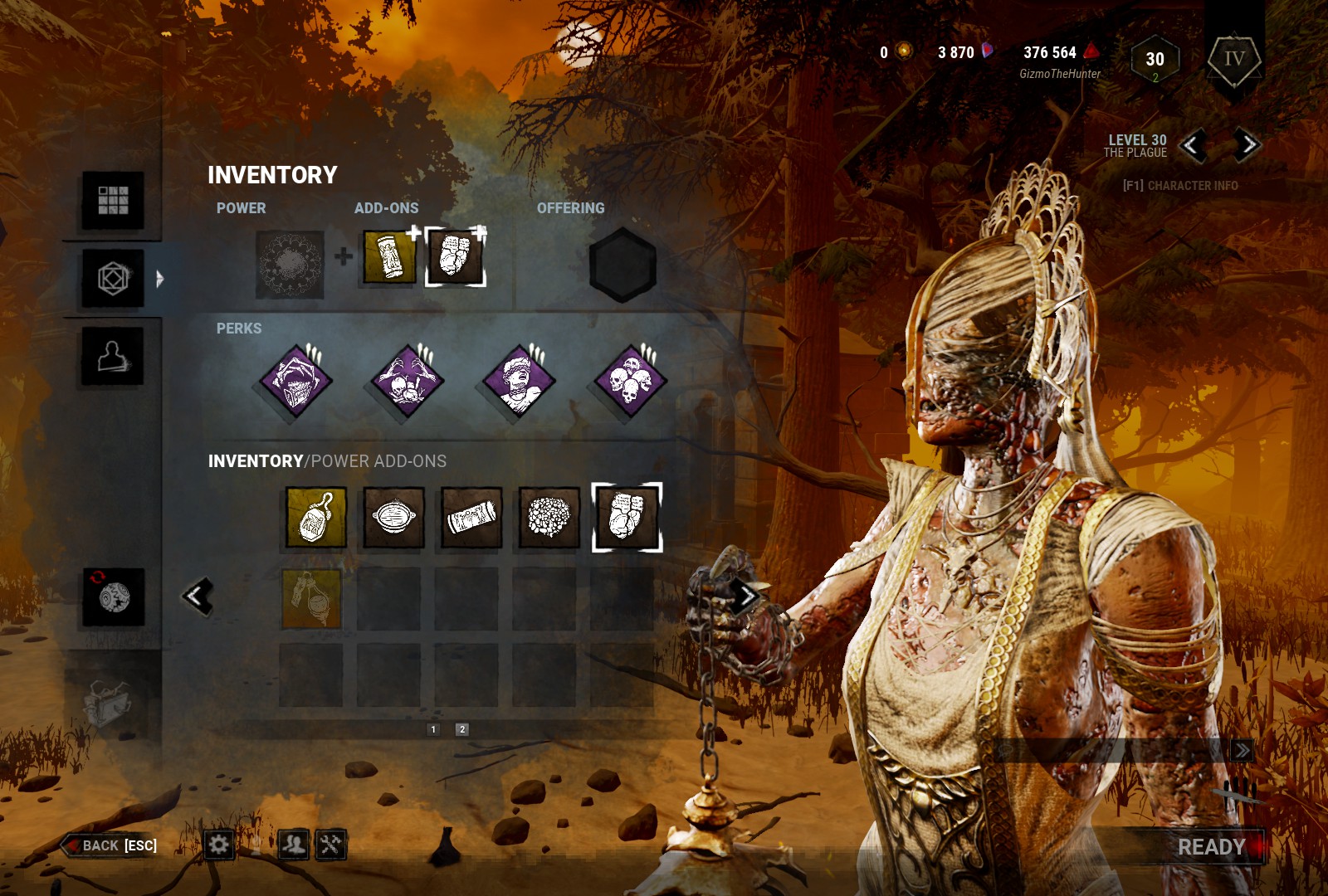Show next inventory page with right arrow
Image resolution: width=1328 pixels, height=896 pixels.
pyautogui.click(x=746, y=596)
